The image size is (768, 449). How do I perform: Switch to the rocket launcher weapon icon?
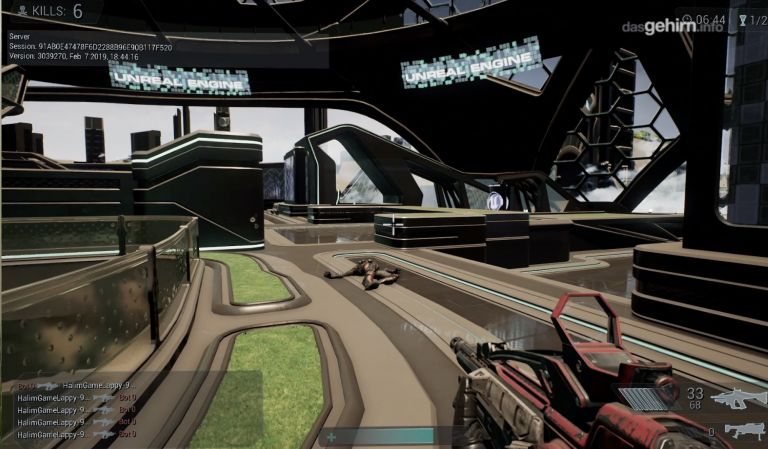pos(744,430)
